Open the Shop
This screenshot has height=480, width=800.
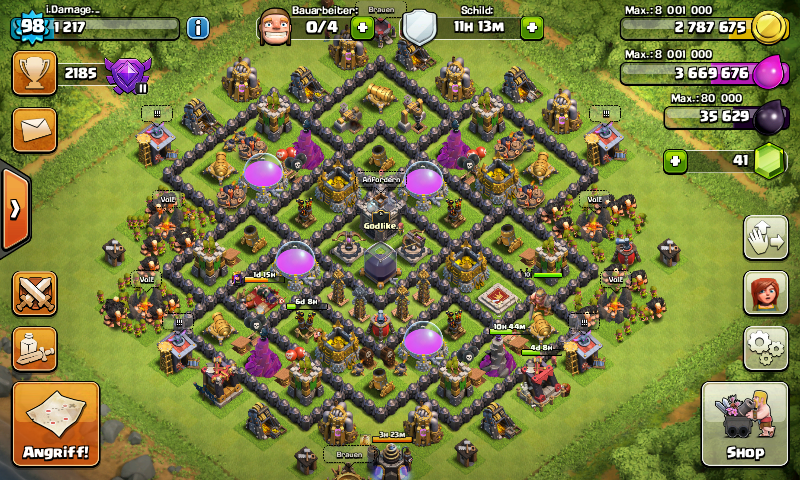(x=742, y=424)
